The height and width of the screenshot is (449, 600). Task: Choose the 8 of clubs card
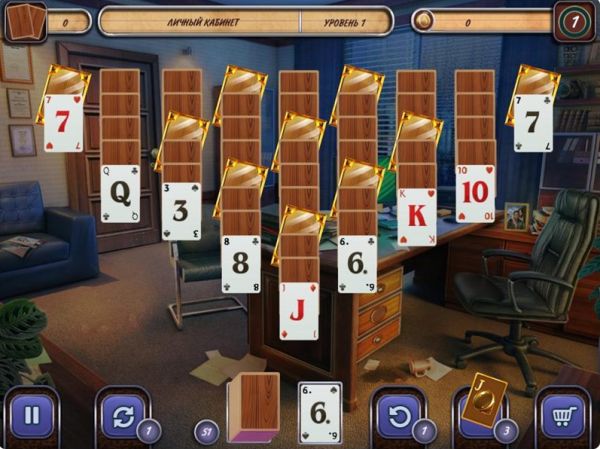tap(241, 263)
